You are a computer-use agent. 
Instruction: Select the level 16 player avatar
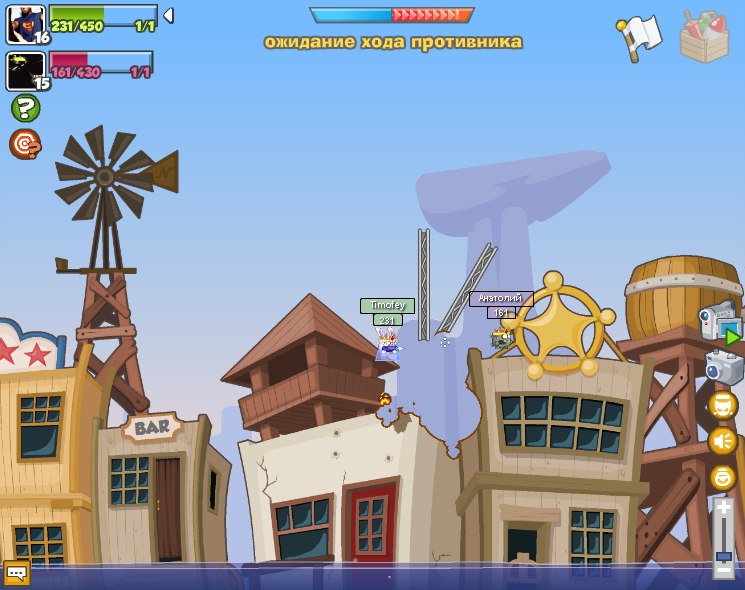(x=25, y=24)
